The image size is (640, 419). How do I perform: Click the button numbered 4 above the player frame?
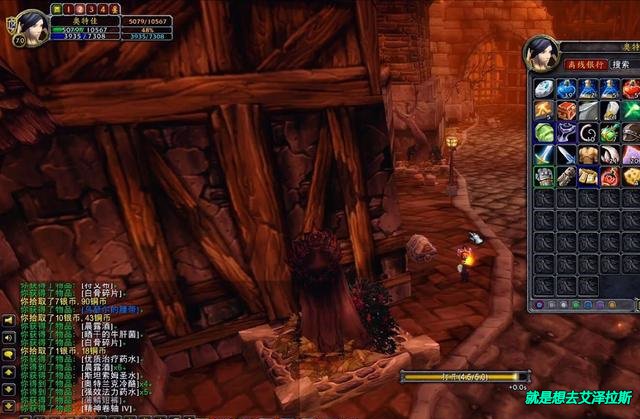click(x=104, y=8)
